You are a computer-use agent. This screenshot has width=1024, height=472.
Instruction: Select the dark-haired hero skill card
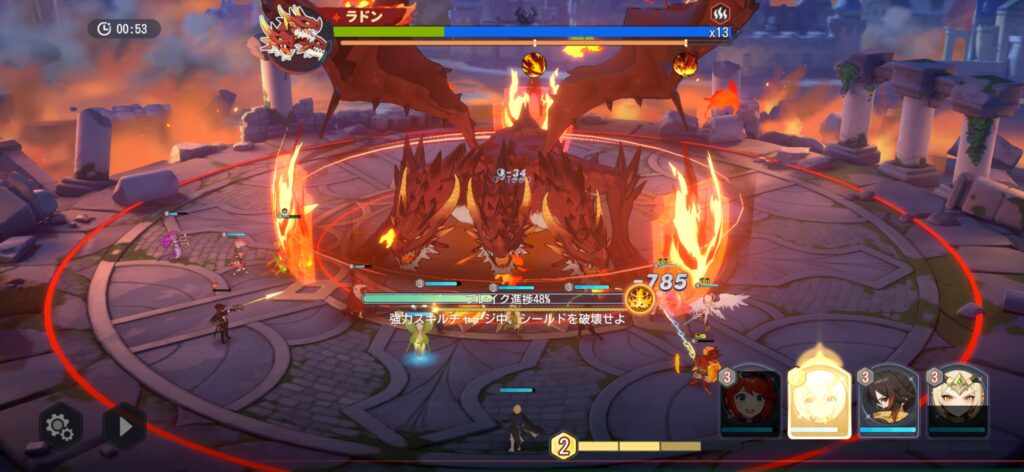[888, 402]
